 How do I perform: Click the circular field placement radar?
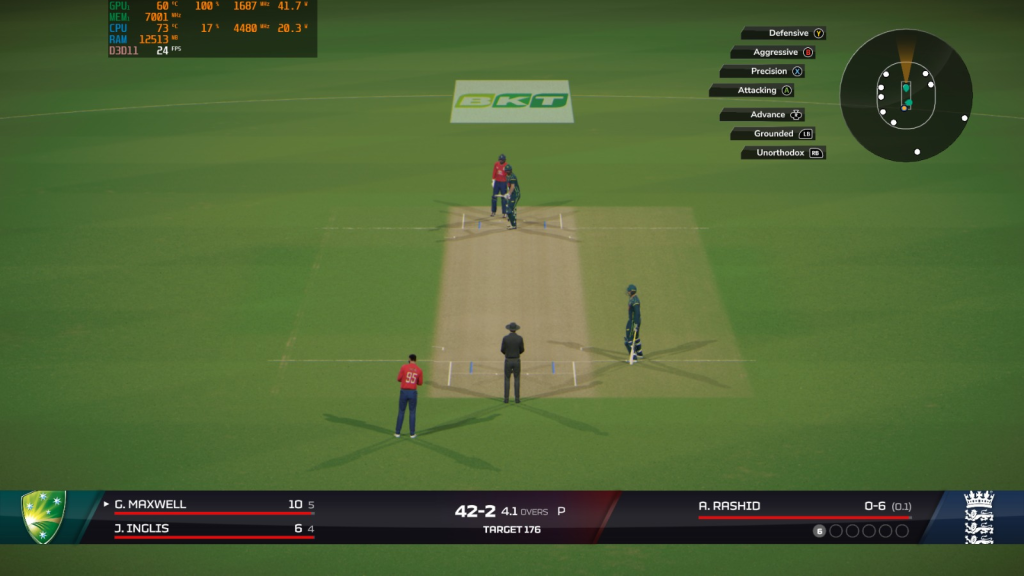click(906, 95)
